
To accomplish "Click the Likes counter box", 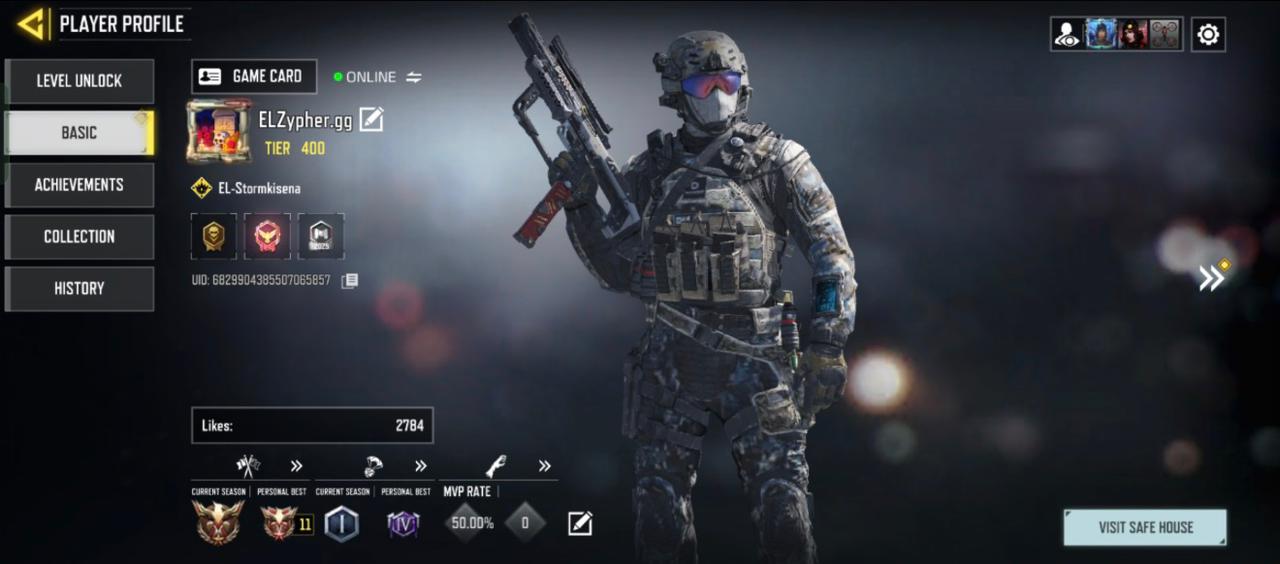I will click(312, 425).
